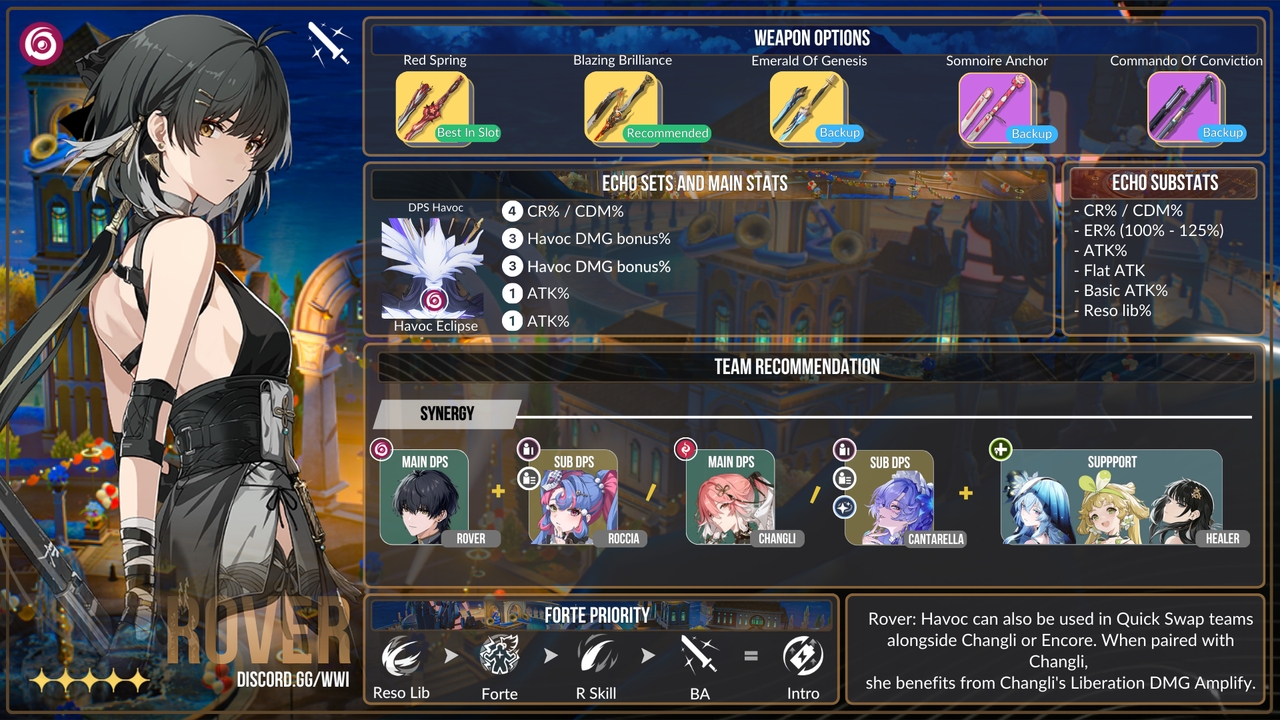Pick the Emerald Of Genesis sword
Screen dimensions: 1280x720
[x=808, y=107]
